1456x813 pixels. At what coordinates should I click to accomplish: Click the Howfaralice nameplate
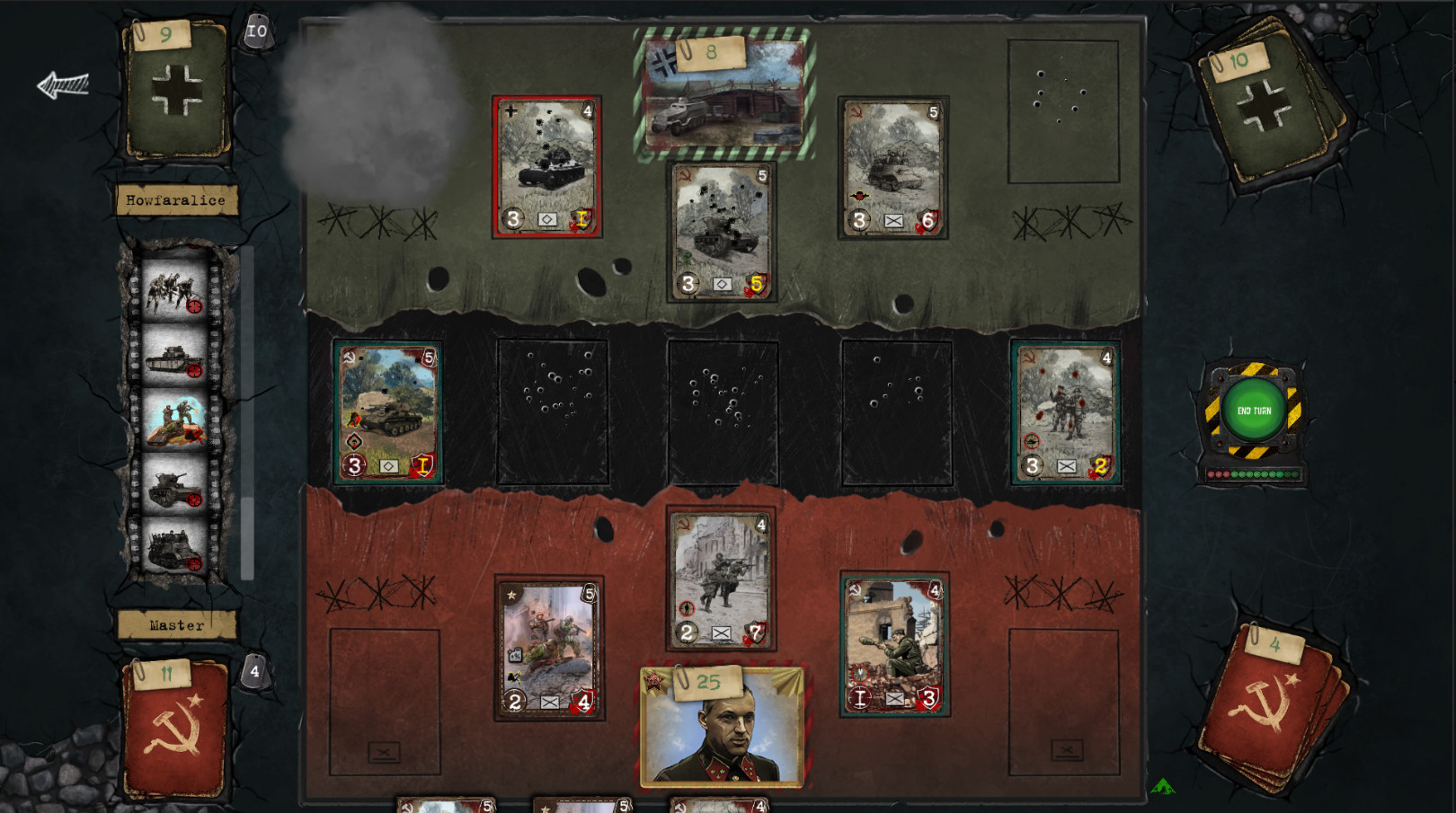point(177,200)
